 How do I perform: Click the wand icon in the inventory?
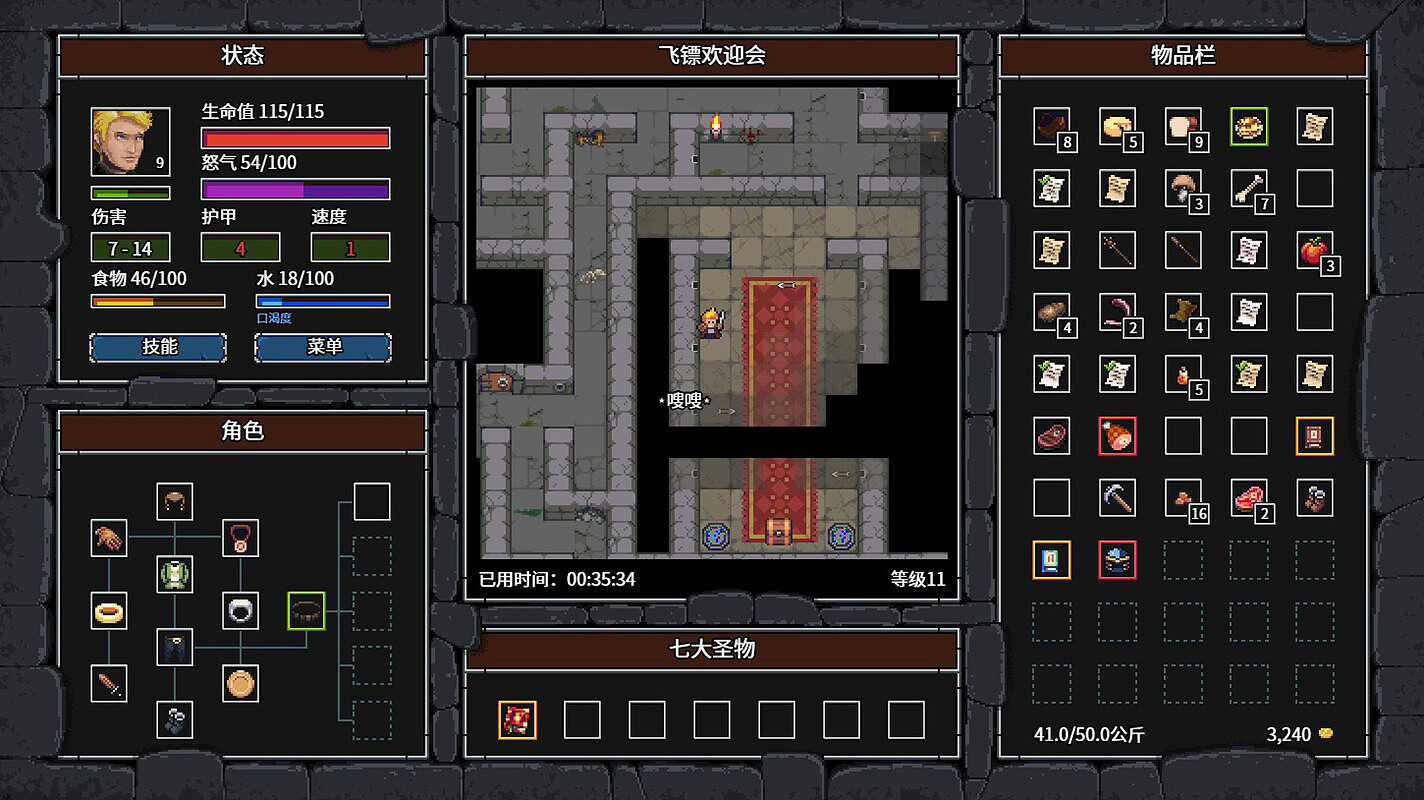tap(1117, 251)
